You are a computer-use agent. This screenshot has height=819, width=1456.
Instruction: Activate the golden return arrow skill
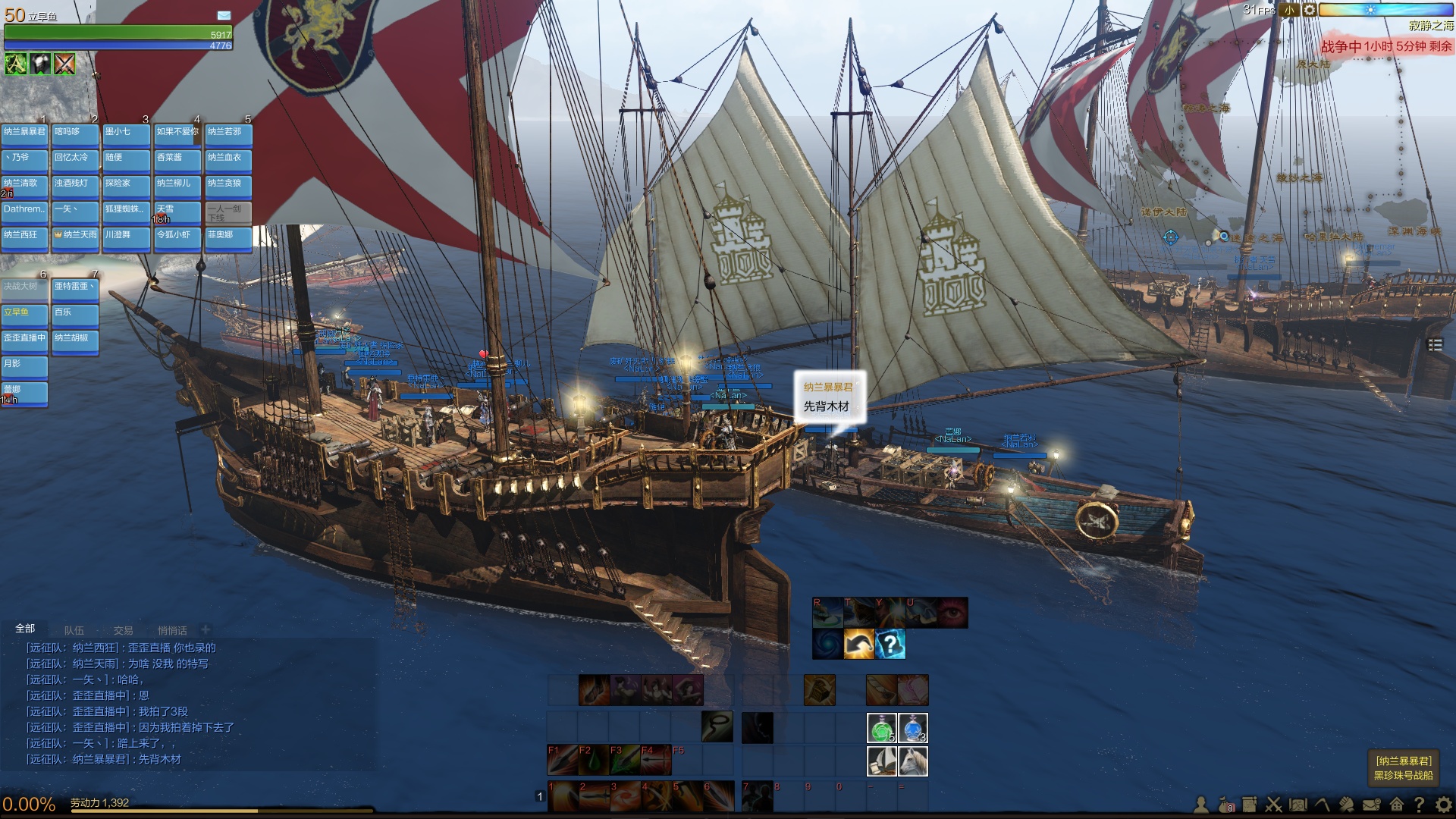click(858, 645)
